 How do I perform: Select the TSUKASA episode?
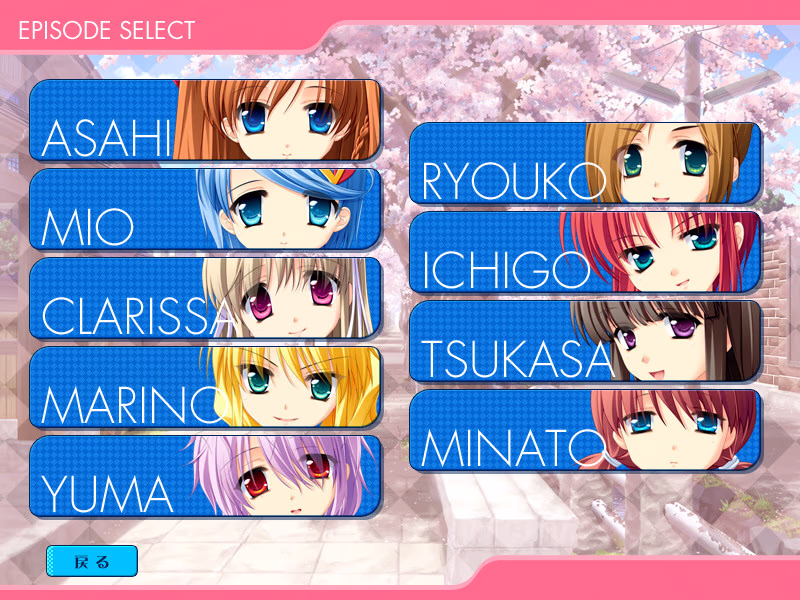coord(585,341)
